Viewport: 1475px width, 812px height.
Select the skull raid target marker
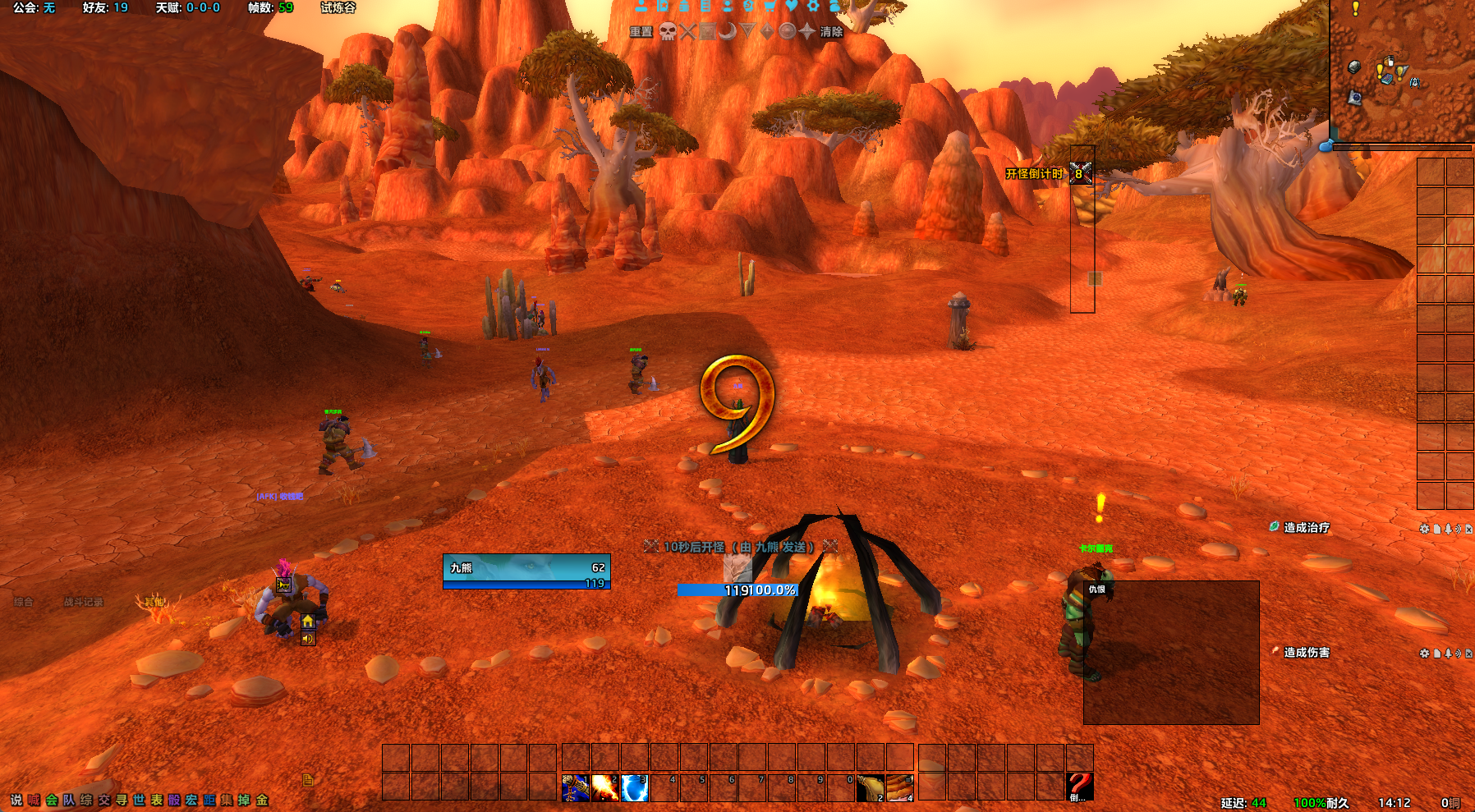coord(668,32)
